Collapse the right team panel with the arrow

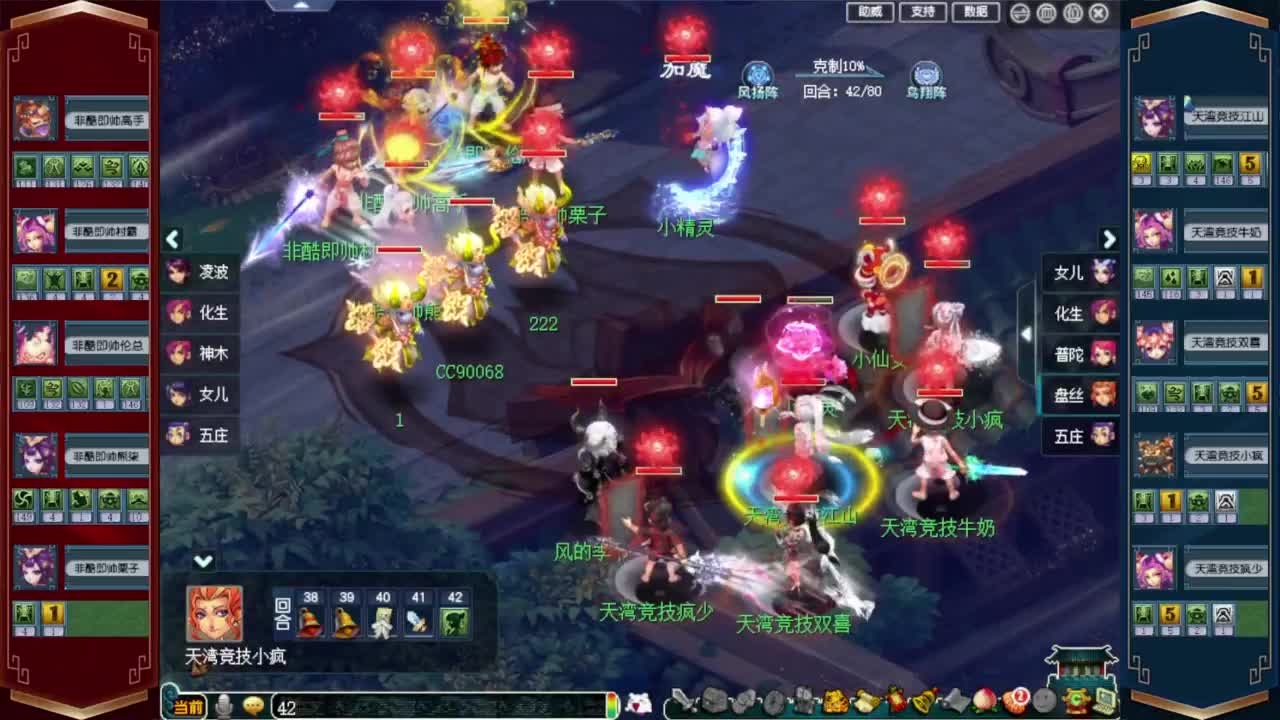(x=1110, y=240)
